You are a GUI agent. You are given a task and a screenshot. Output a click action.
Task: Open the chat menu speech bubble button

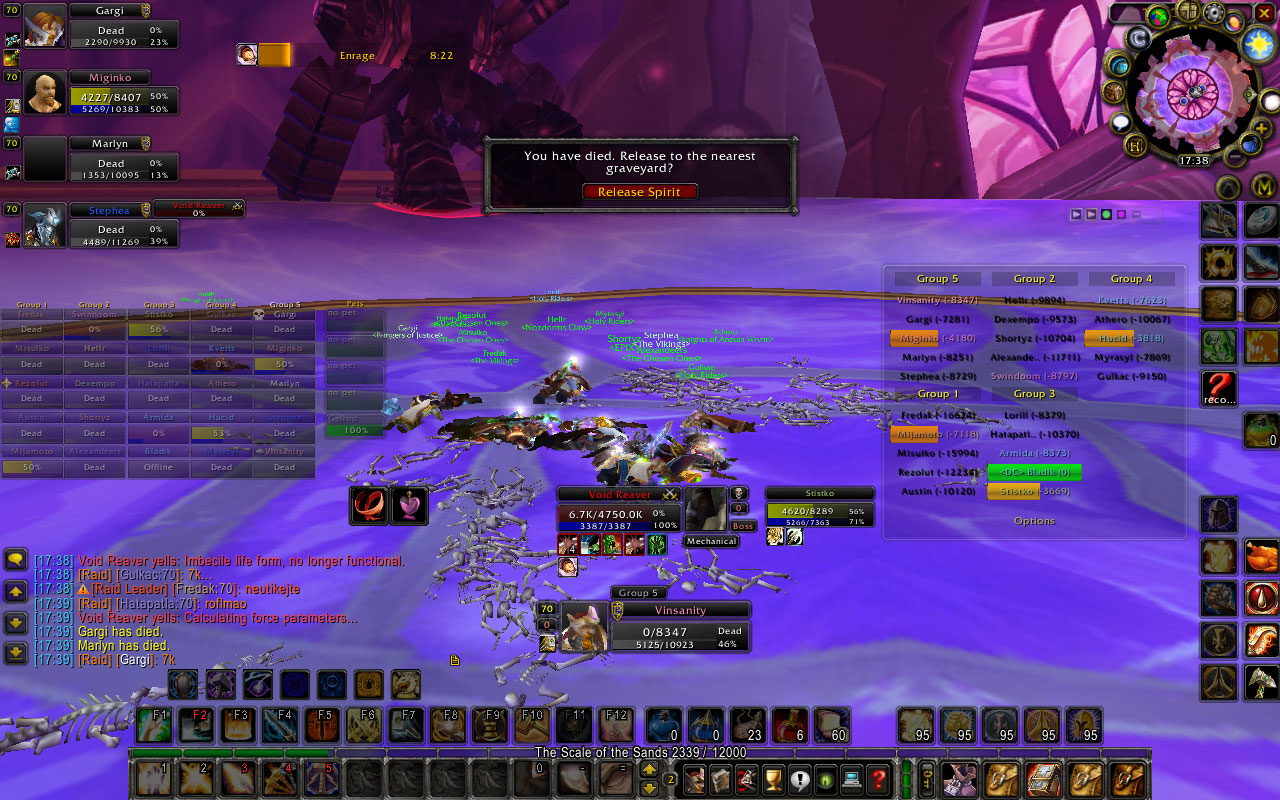(15, 560)
